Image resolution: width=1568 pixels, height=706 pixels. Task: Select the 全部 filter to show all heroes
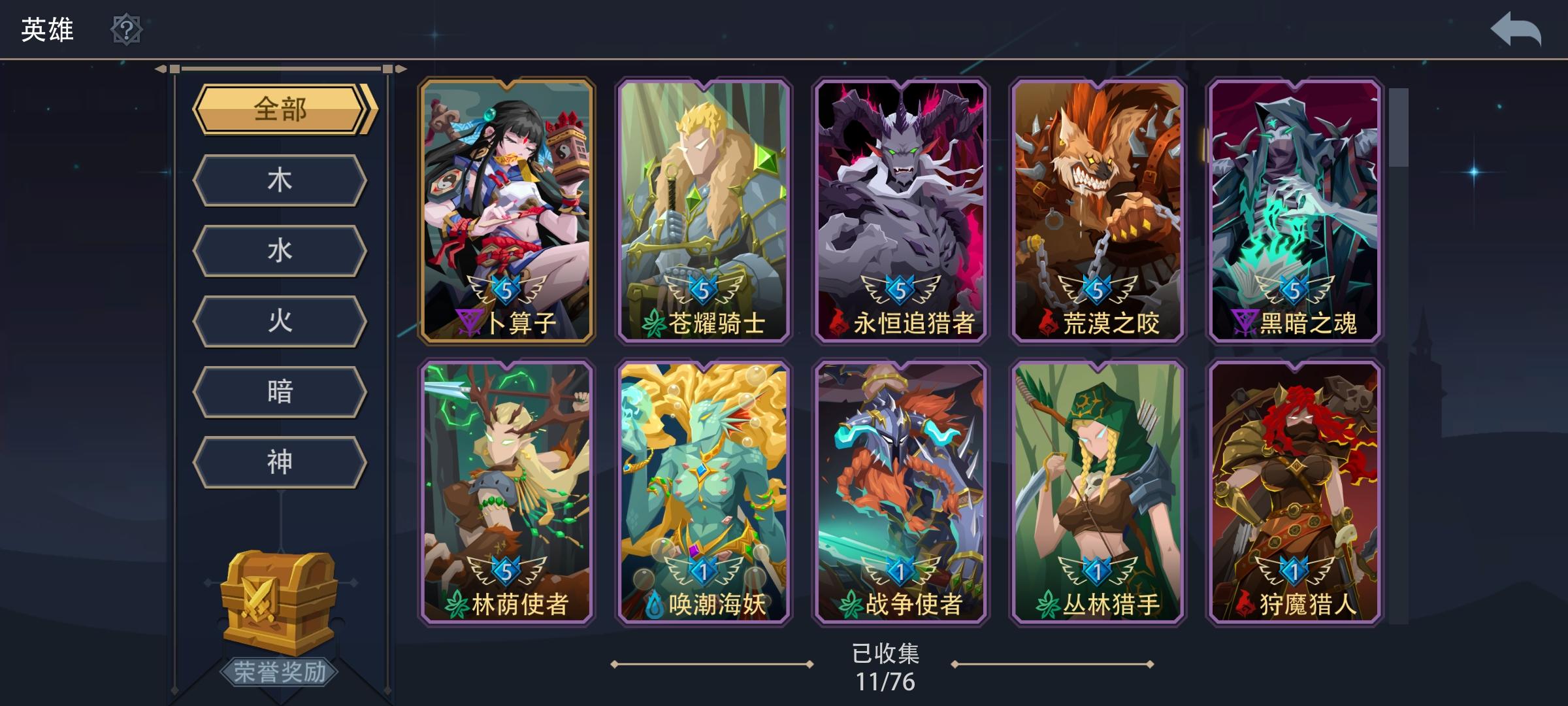[281, 111]
